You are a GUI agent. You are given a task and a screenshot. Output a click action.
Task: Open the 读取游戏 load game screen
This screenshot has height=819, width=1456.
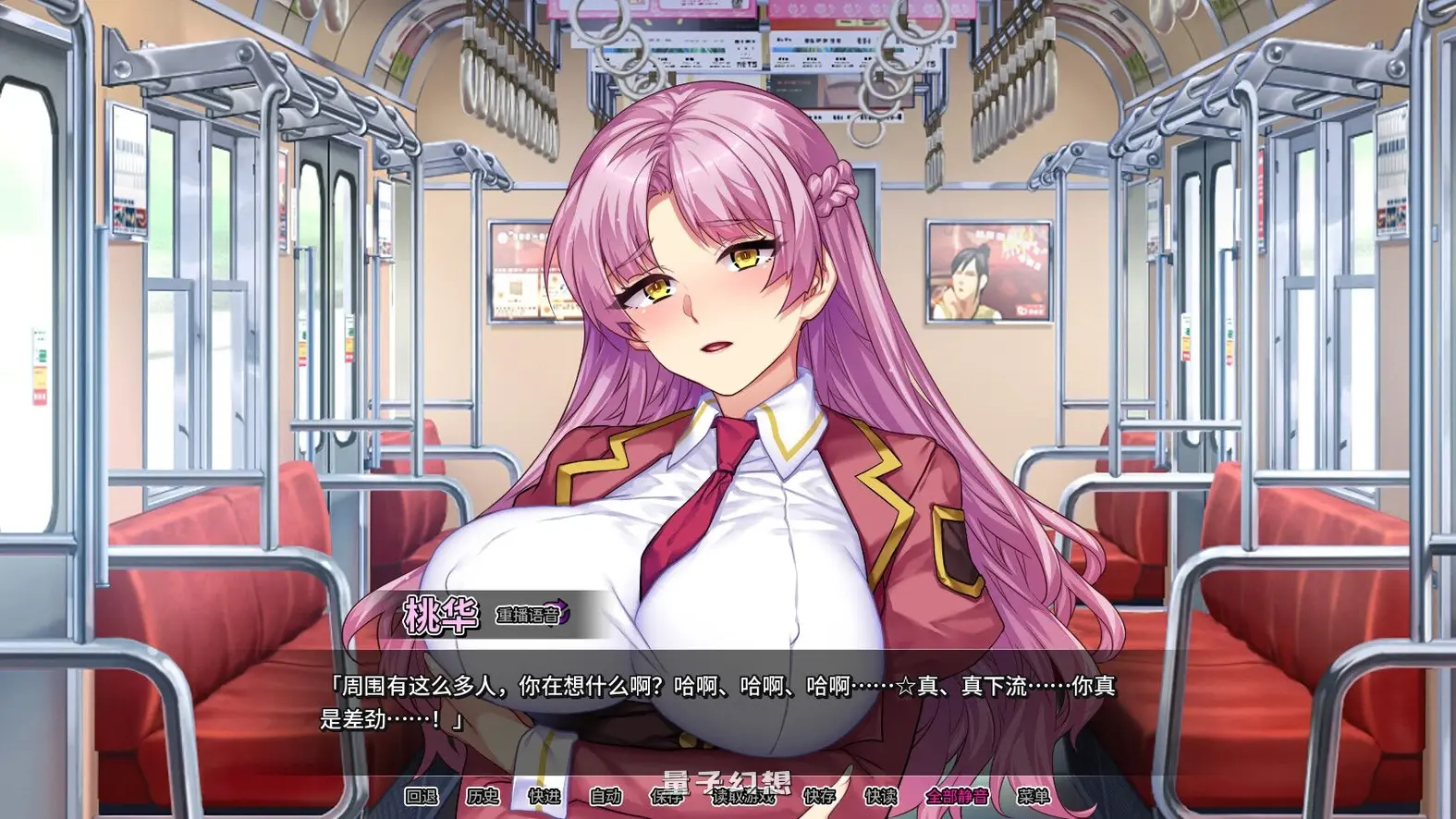tap(741, 797)
